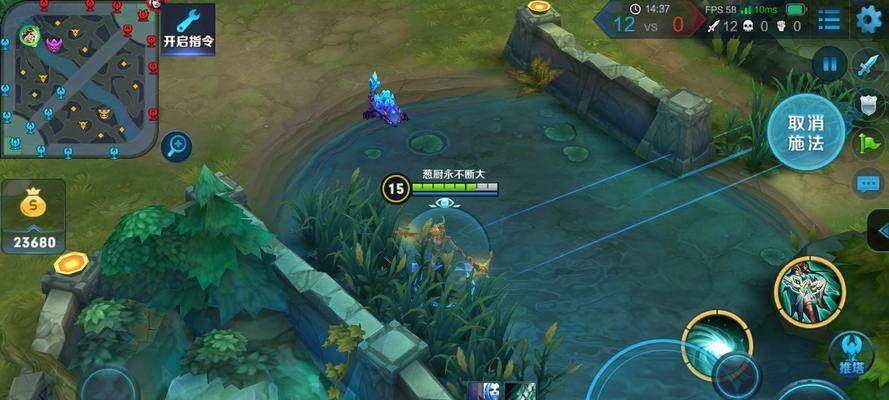
Task: Show the scoreboard list icon
Action: point(829,19)
